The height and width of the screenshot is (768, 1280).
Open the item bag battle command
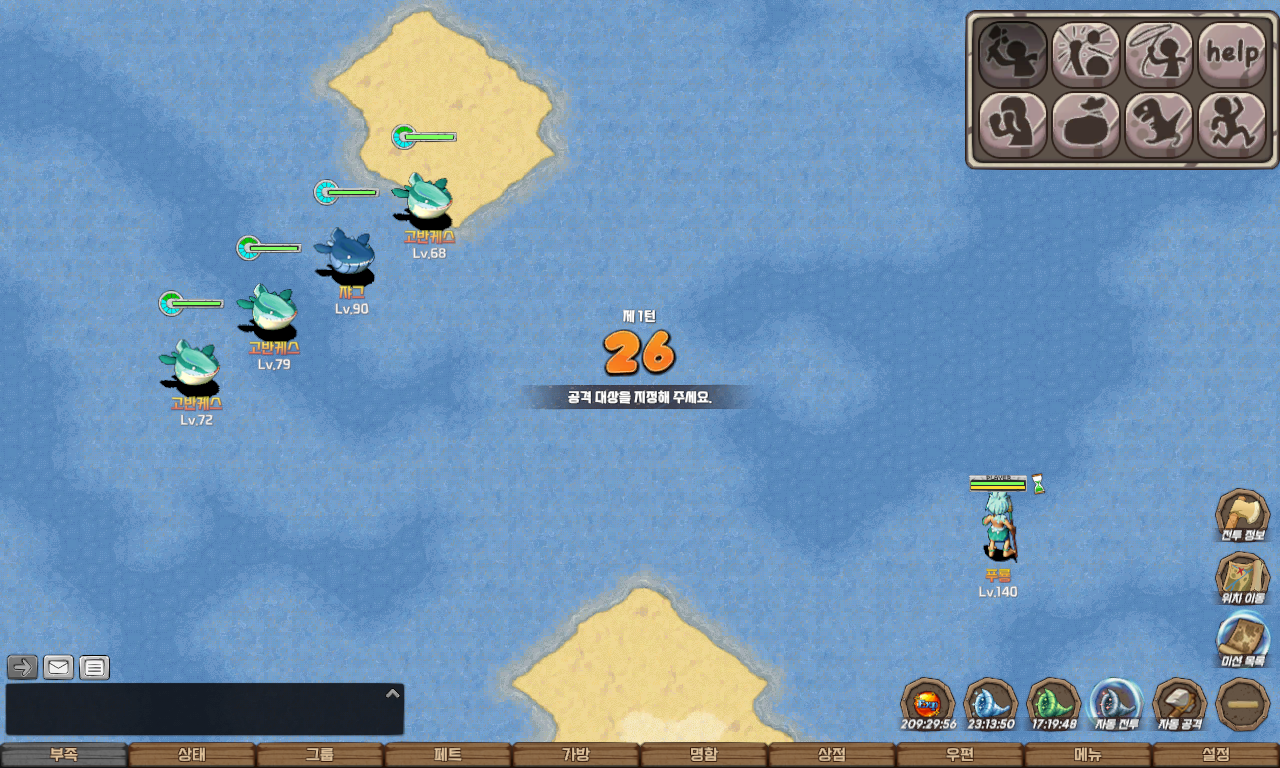pyautogui.click(x=1085, y=125)
